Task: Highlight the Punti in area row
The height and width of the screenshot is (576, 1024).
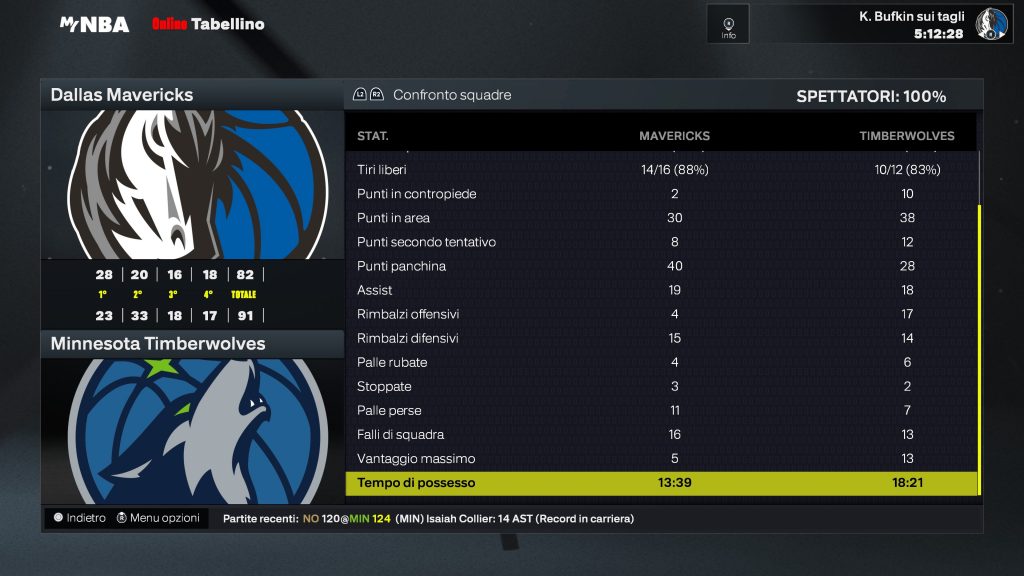Action: coord(660,218)
